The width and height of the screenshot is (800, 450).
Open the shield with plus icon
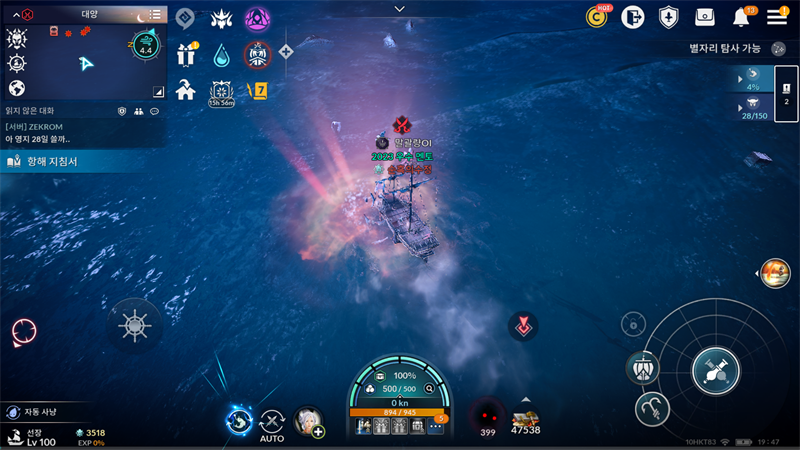point(668,17)
